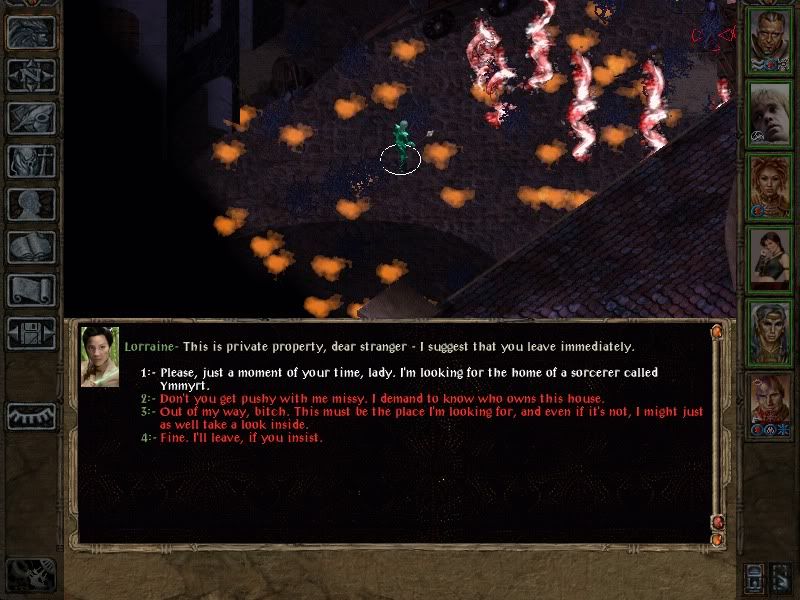Select the dark-haired woman in green portrait
This screenshot has width=800, height=600.
pos(770,260)
